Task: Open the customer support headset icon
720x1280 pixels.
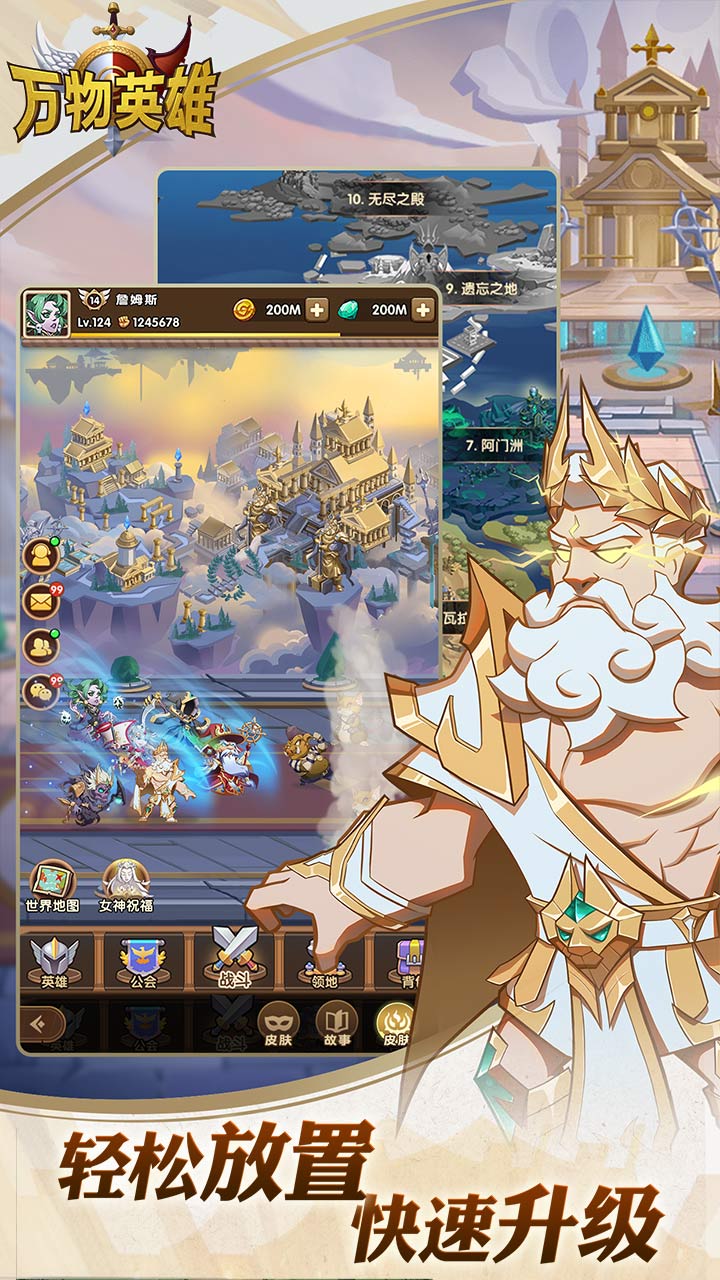Action: coord(41,558)
